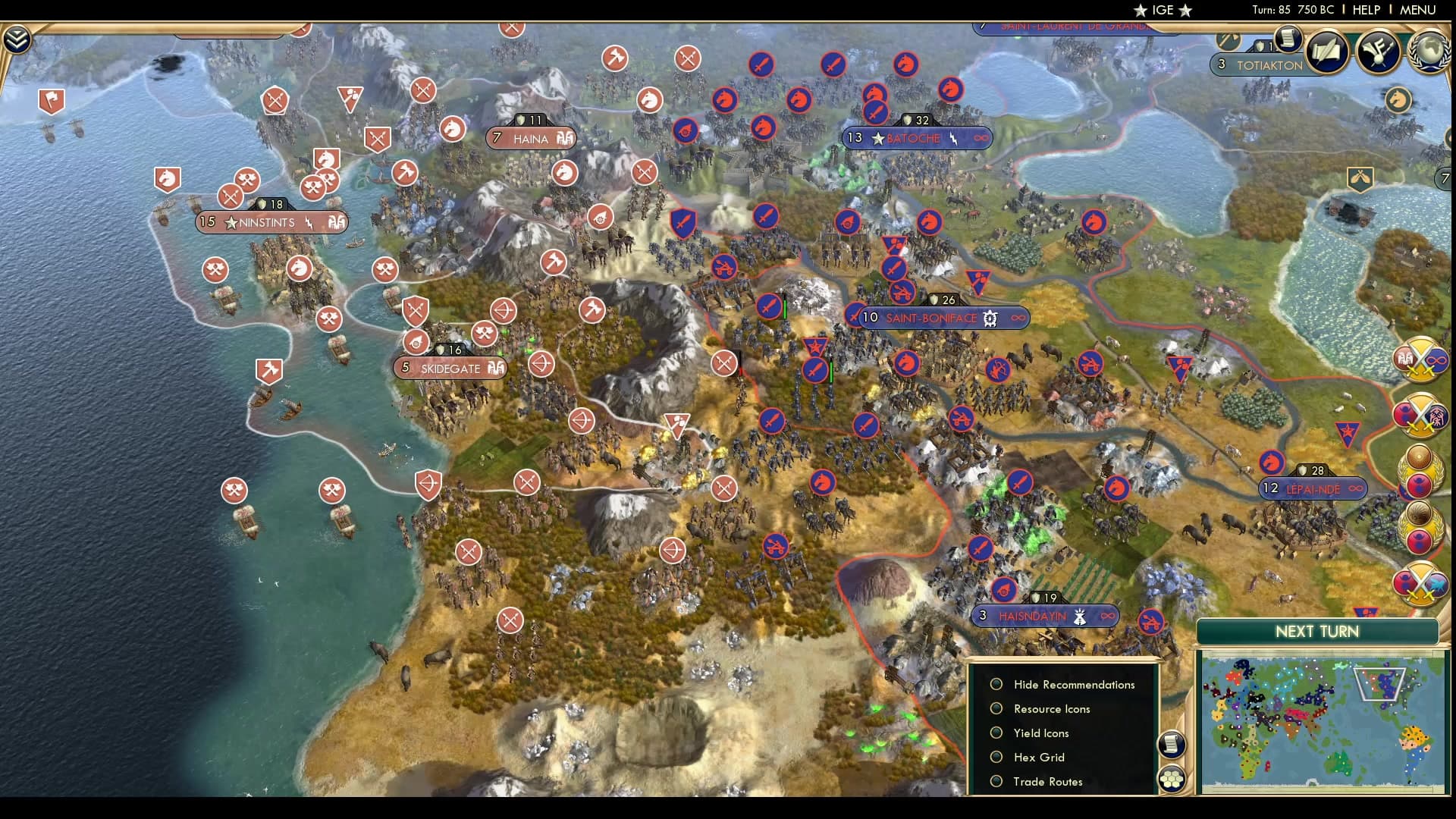
Task: Open the Diplomacy flag icon in top-right toolbar
Action: point(1380,52)
